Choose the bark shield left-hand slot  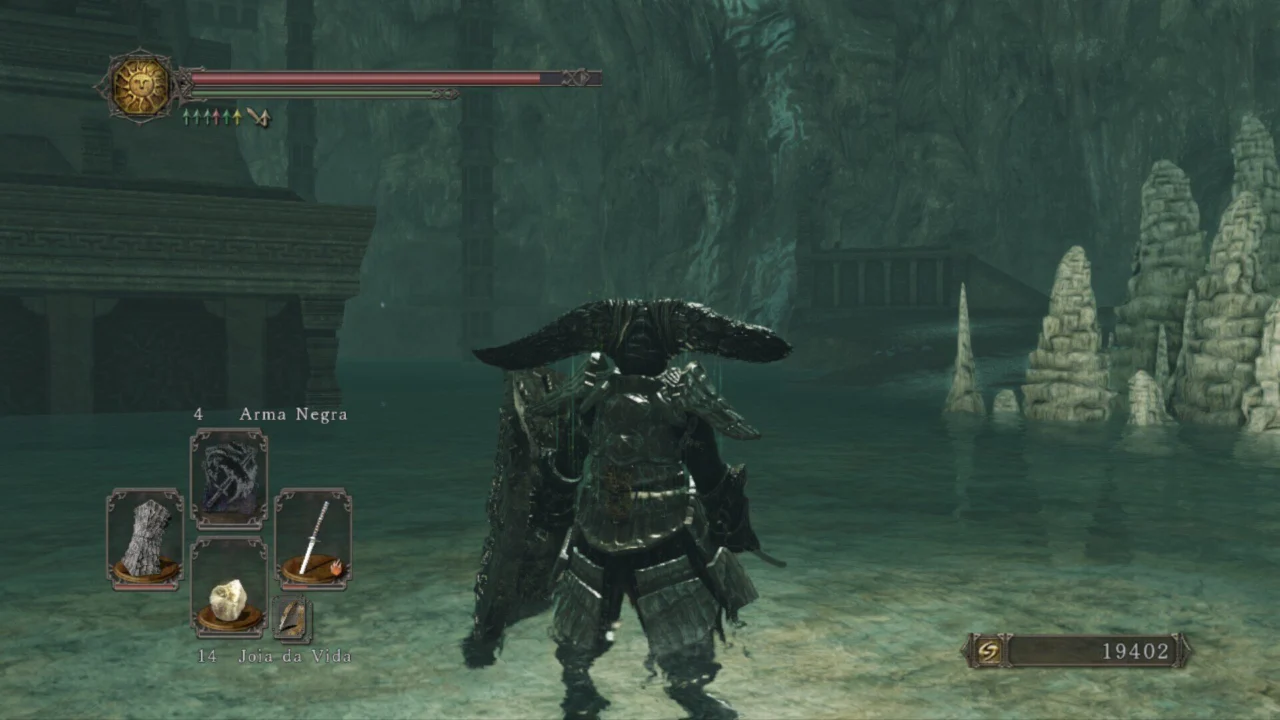coord(145,537)
